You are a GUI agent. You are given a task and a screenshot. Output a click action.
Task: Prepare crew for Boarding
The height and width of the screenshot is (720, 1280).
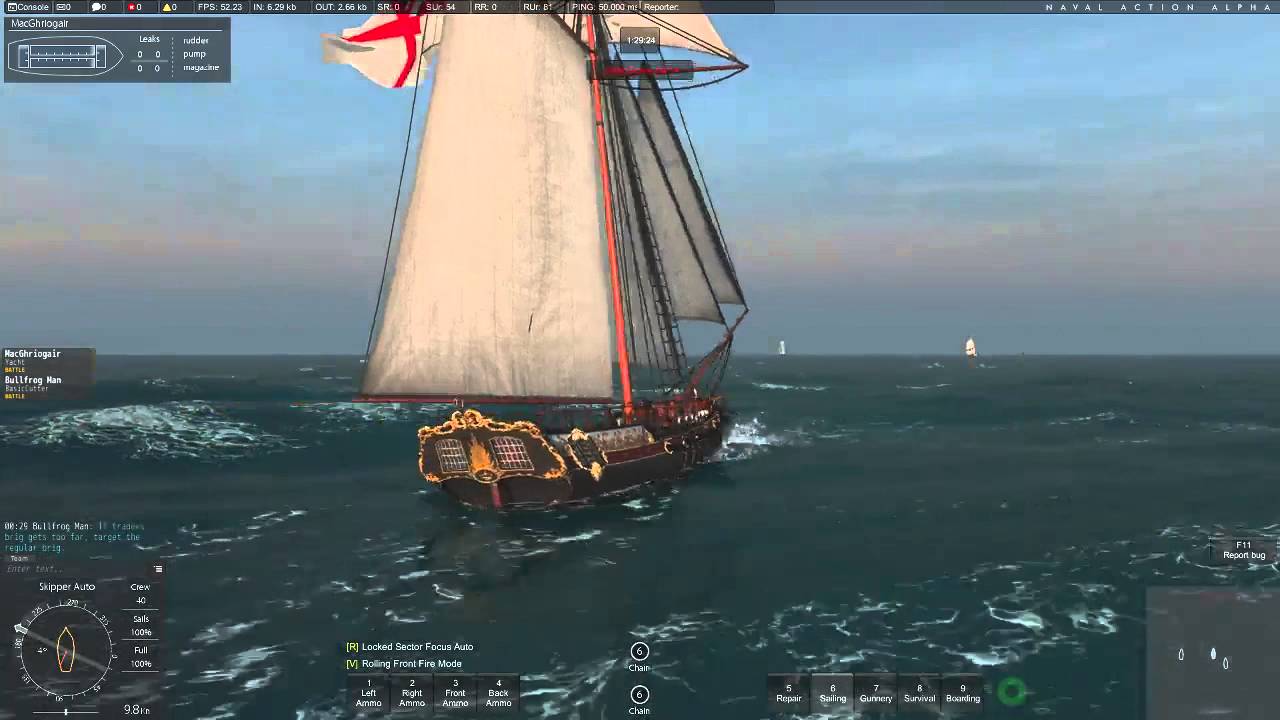point(963,693)
